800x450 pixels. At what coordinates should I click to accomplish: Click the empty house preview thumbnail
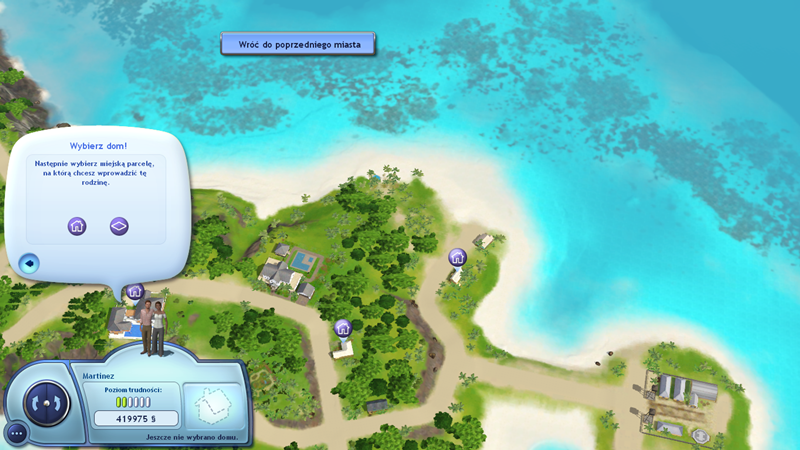213,406
